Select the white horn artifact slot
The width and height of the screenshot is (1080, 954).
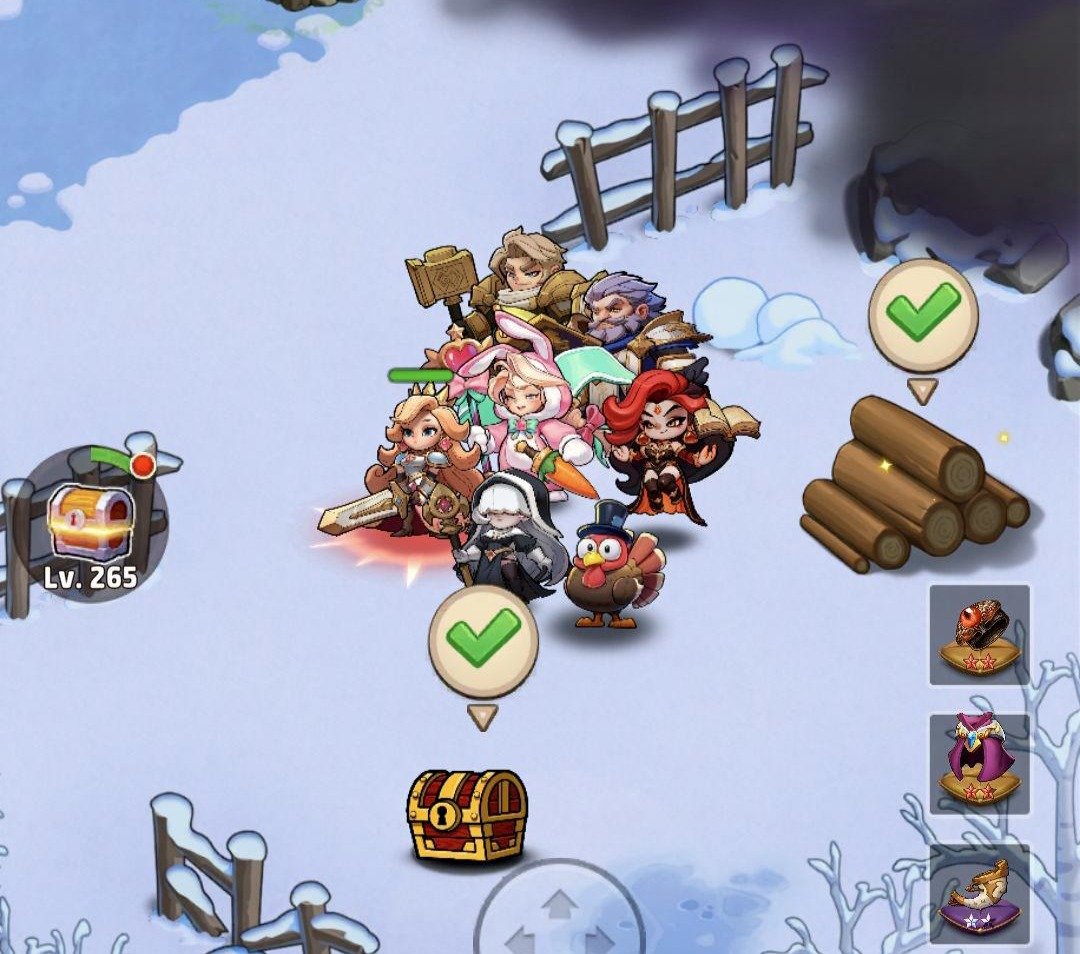(979, 893)
